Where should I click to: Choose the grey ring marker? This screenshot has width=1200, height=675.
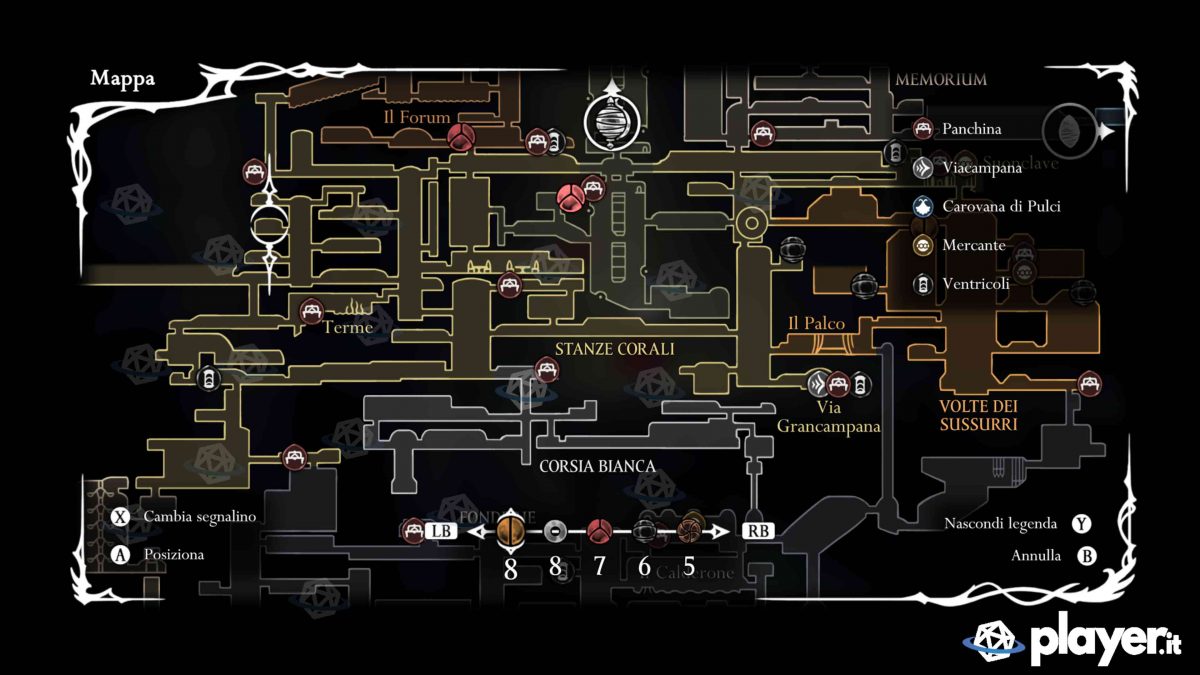[557, 532]
